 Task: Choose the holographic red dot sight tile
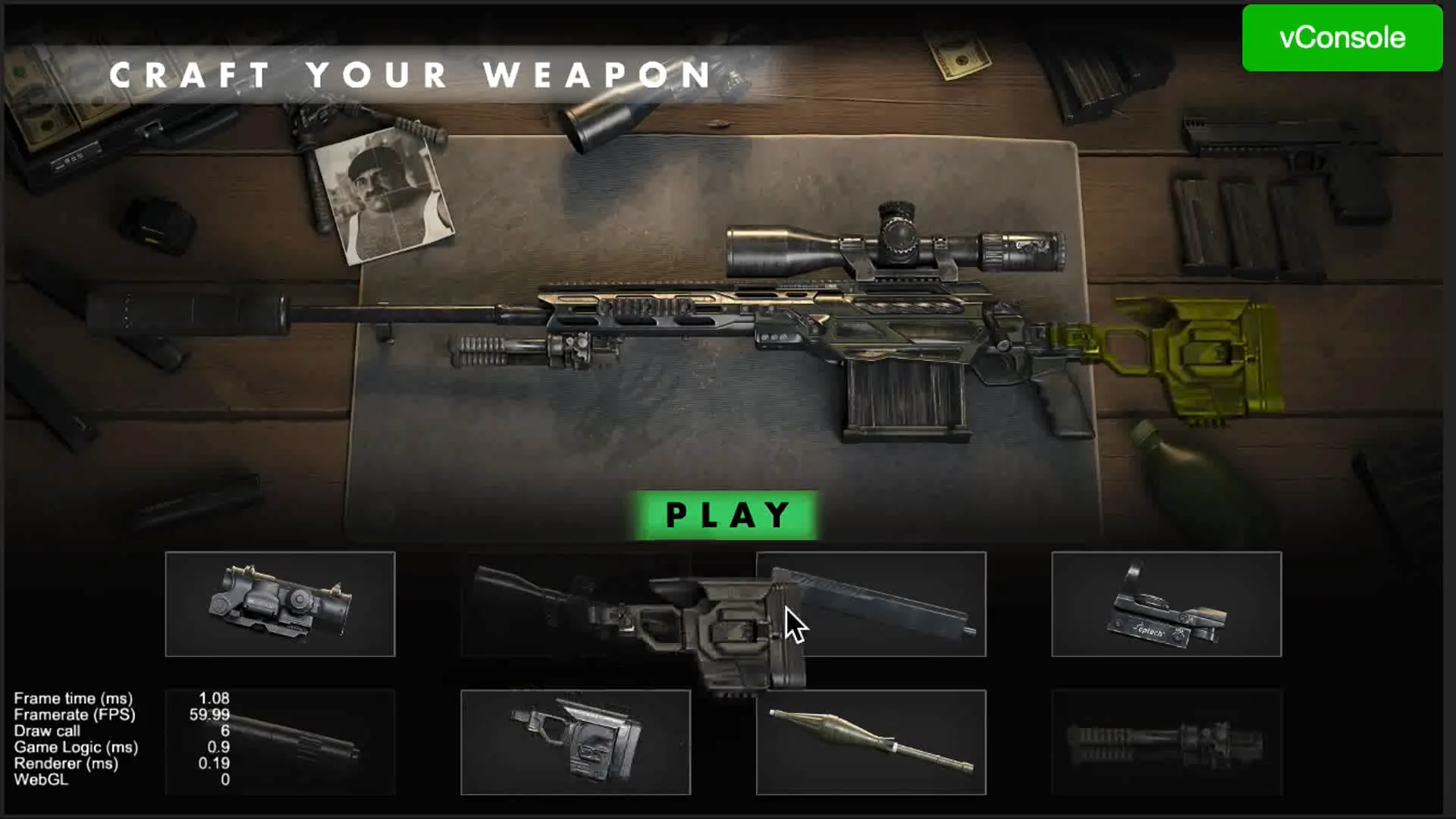1166,604
